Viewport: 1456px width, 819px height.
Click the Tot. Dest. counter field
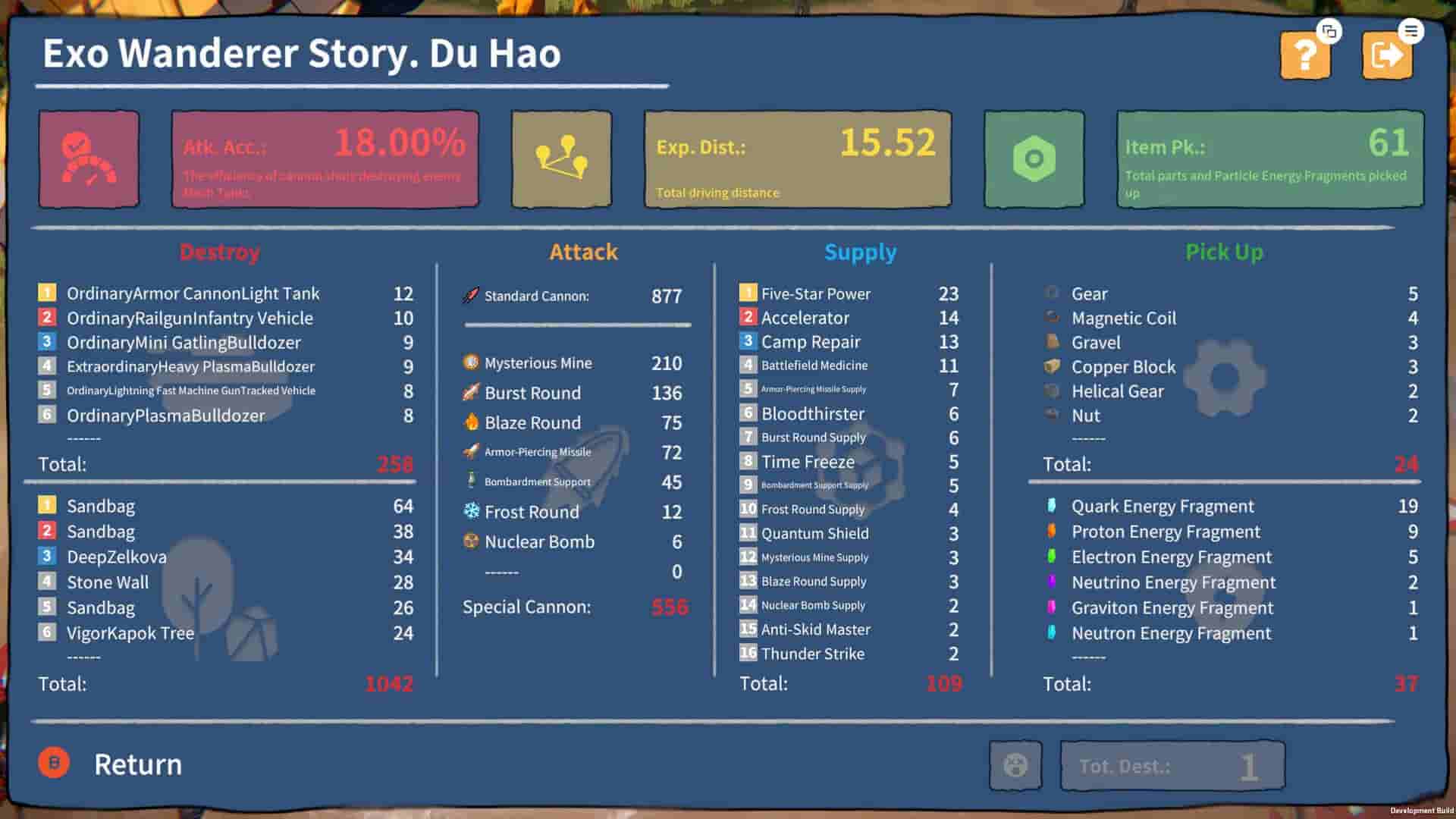[x=1172, y=765]
